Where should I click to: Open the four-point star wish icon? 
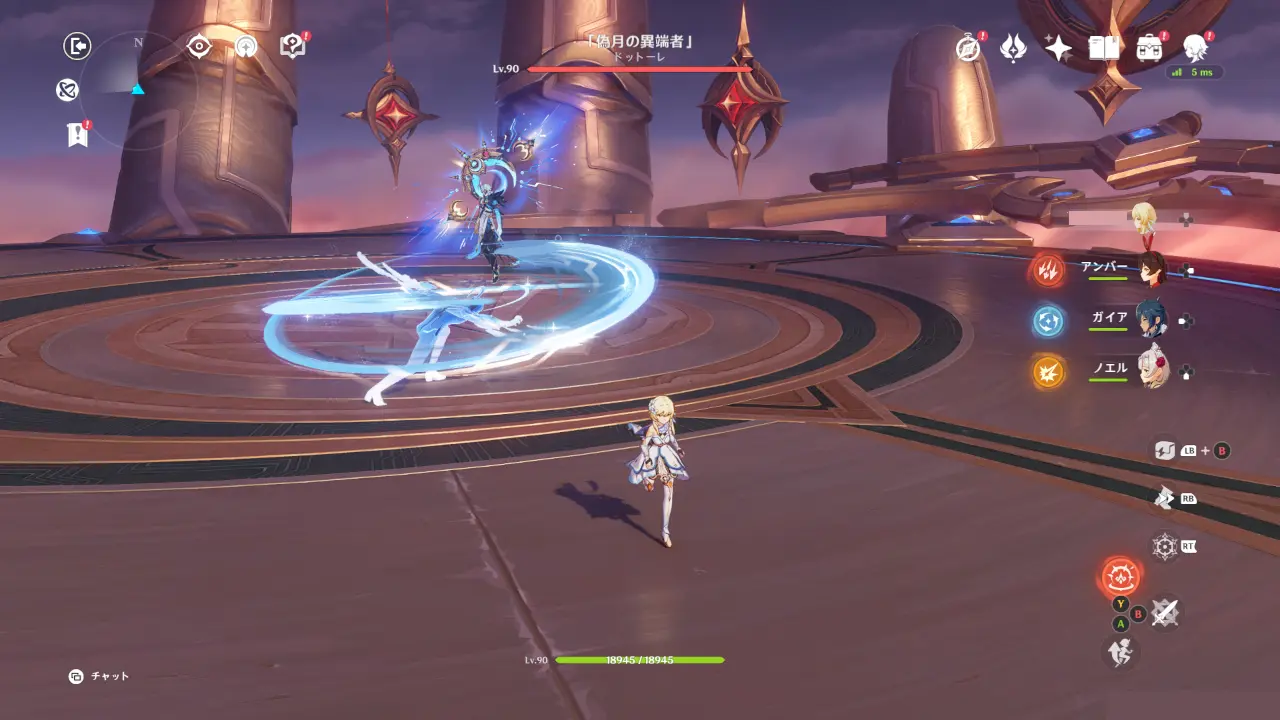(x=1058, y=48)
